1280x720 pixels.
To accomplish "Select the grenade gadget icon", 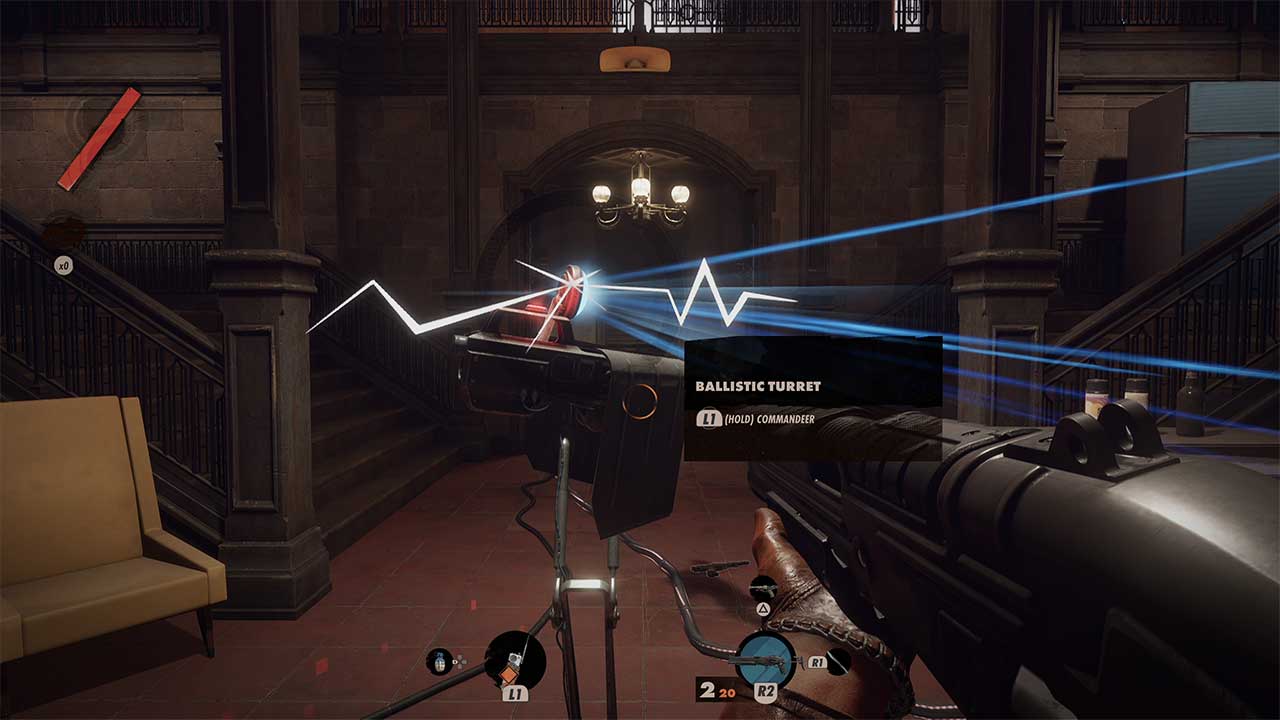I will 439,661.
